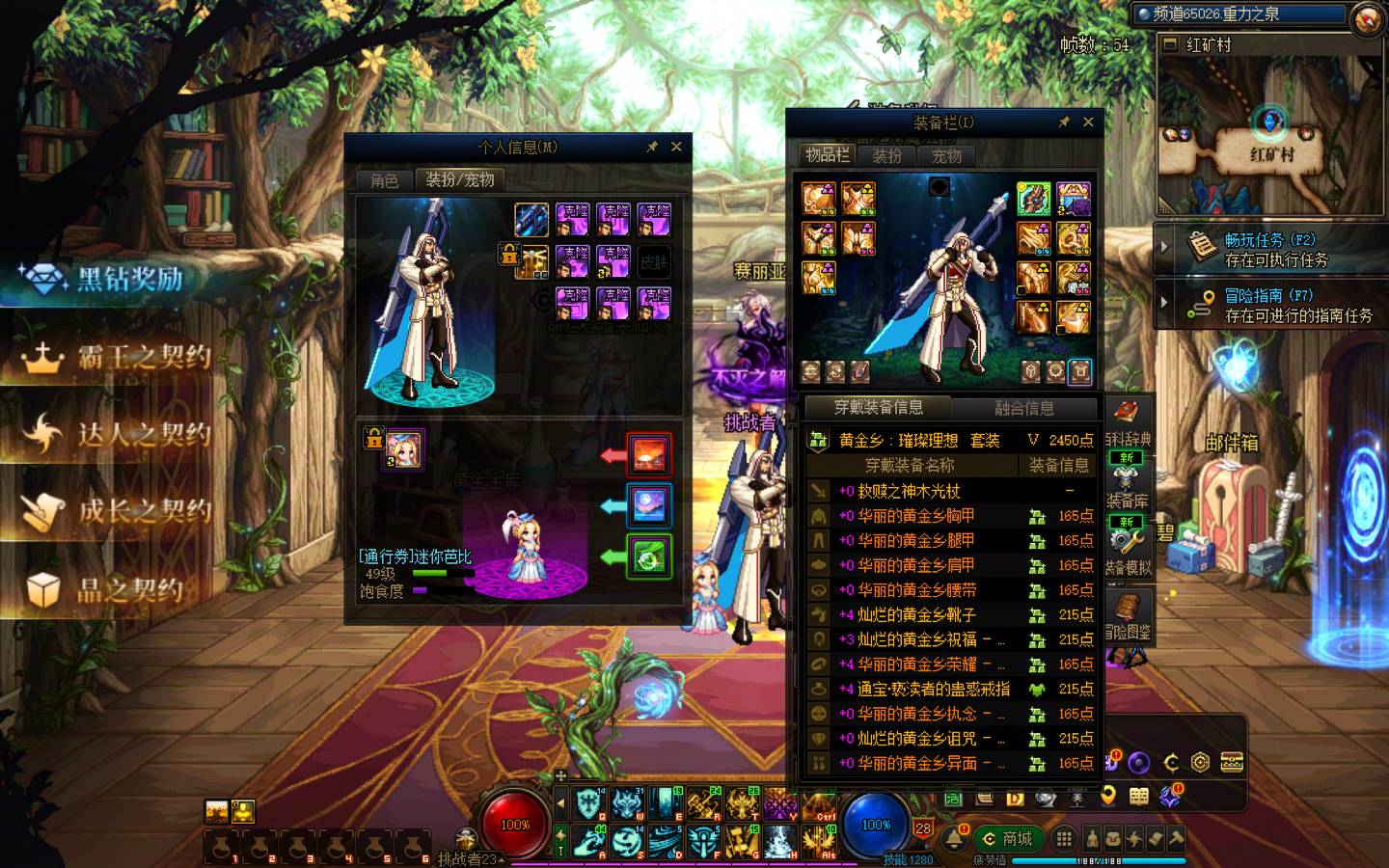
Task: Select the 穿戴装备信息 tab
Action: (x=878, y=408)
